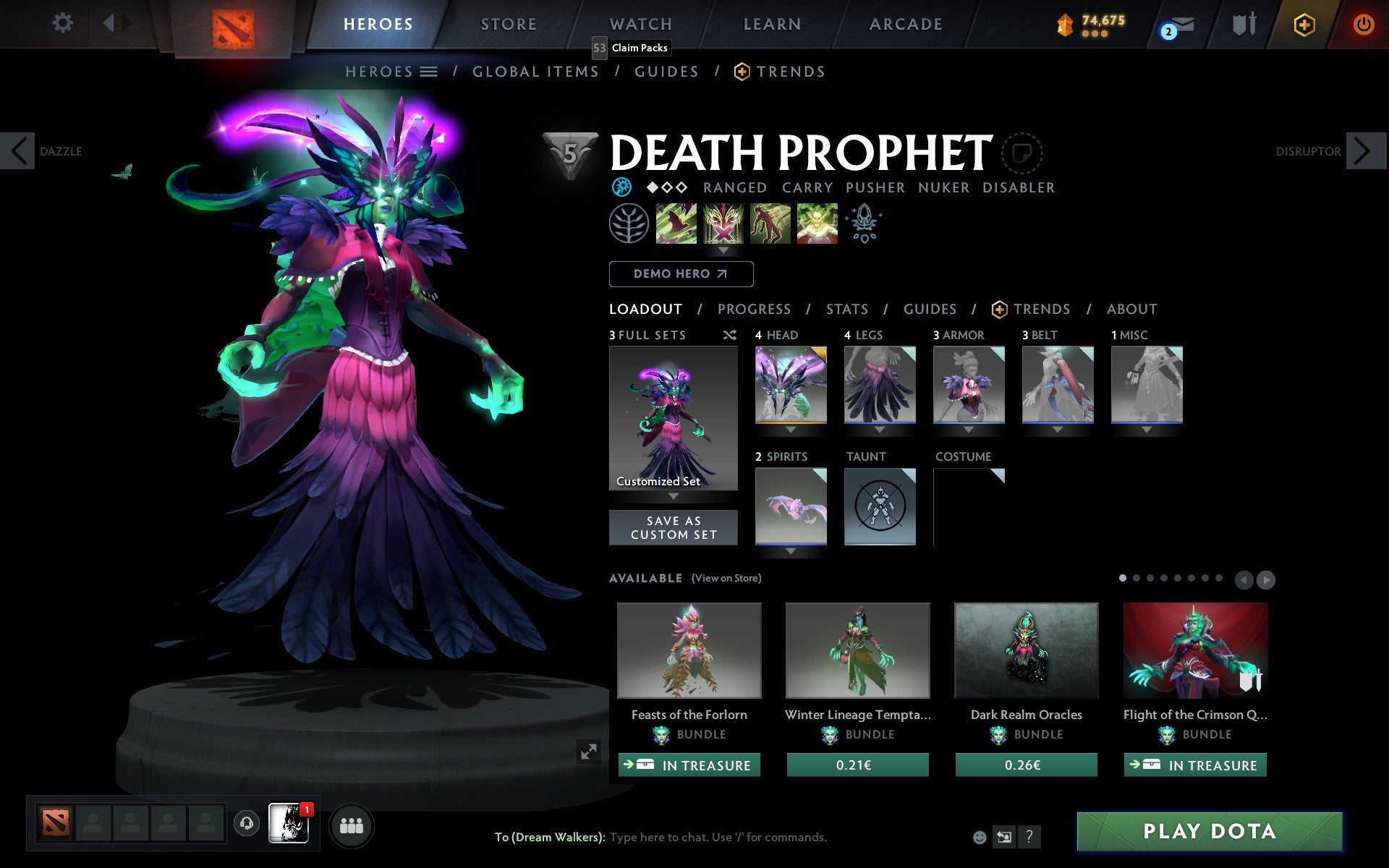Open the armory icon in the top bar

coord(1243,23)
